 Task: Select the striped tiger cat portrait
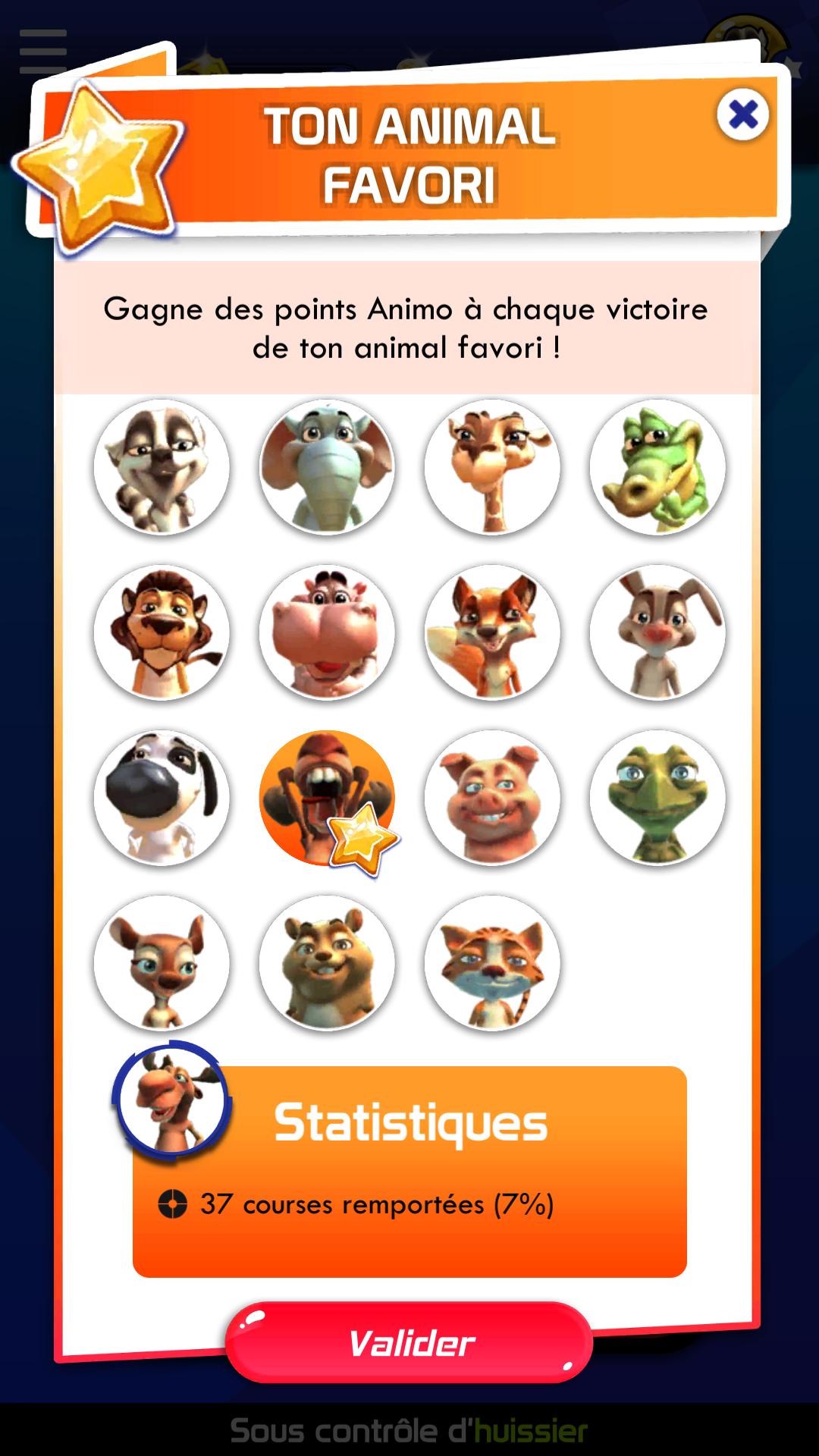click(492, 963)
